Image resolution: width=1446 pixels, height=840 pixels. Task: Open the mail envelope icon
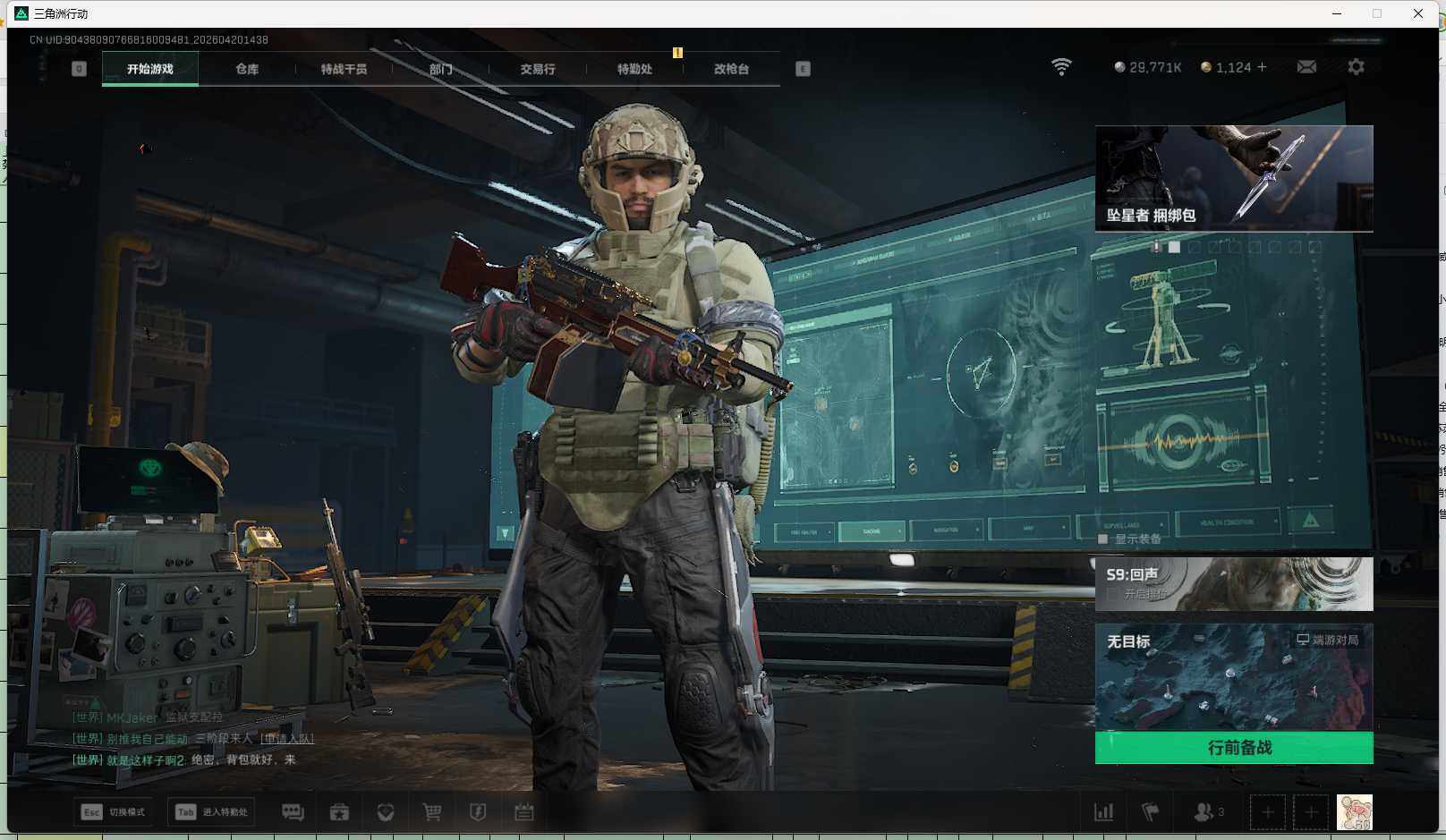[x=1306, y=67]
